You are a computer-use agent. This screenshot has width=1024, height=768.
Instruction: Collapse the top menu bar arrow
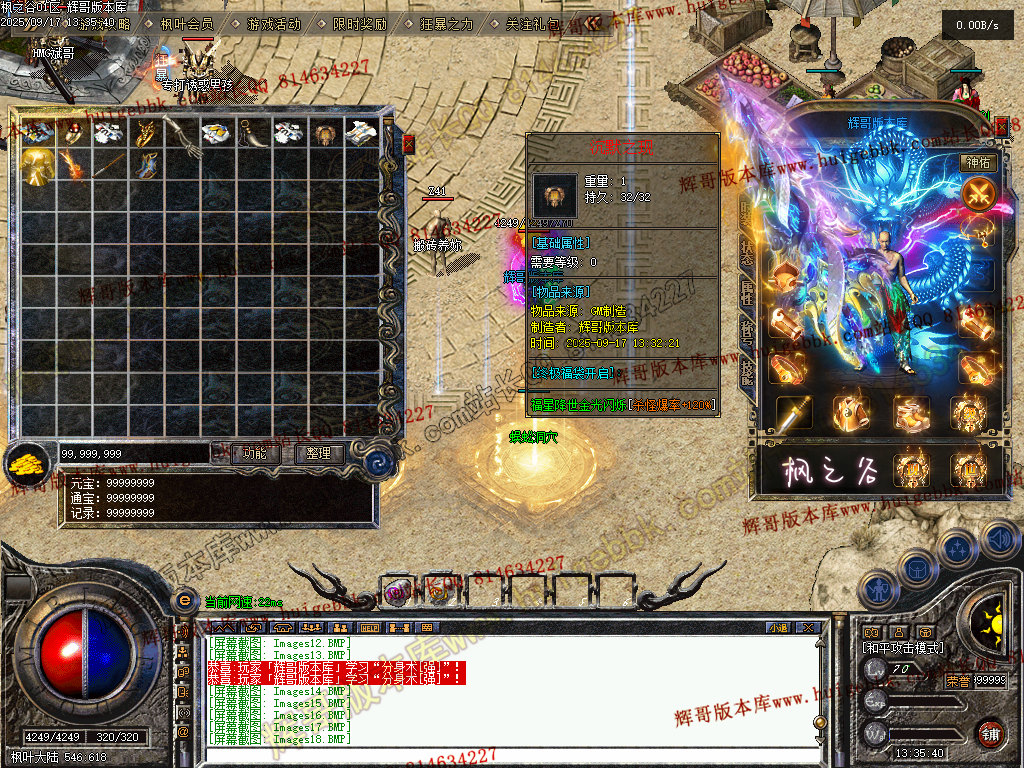coord(593,23)
